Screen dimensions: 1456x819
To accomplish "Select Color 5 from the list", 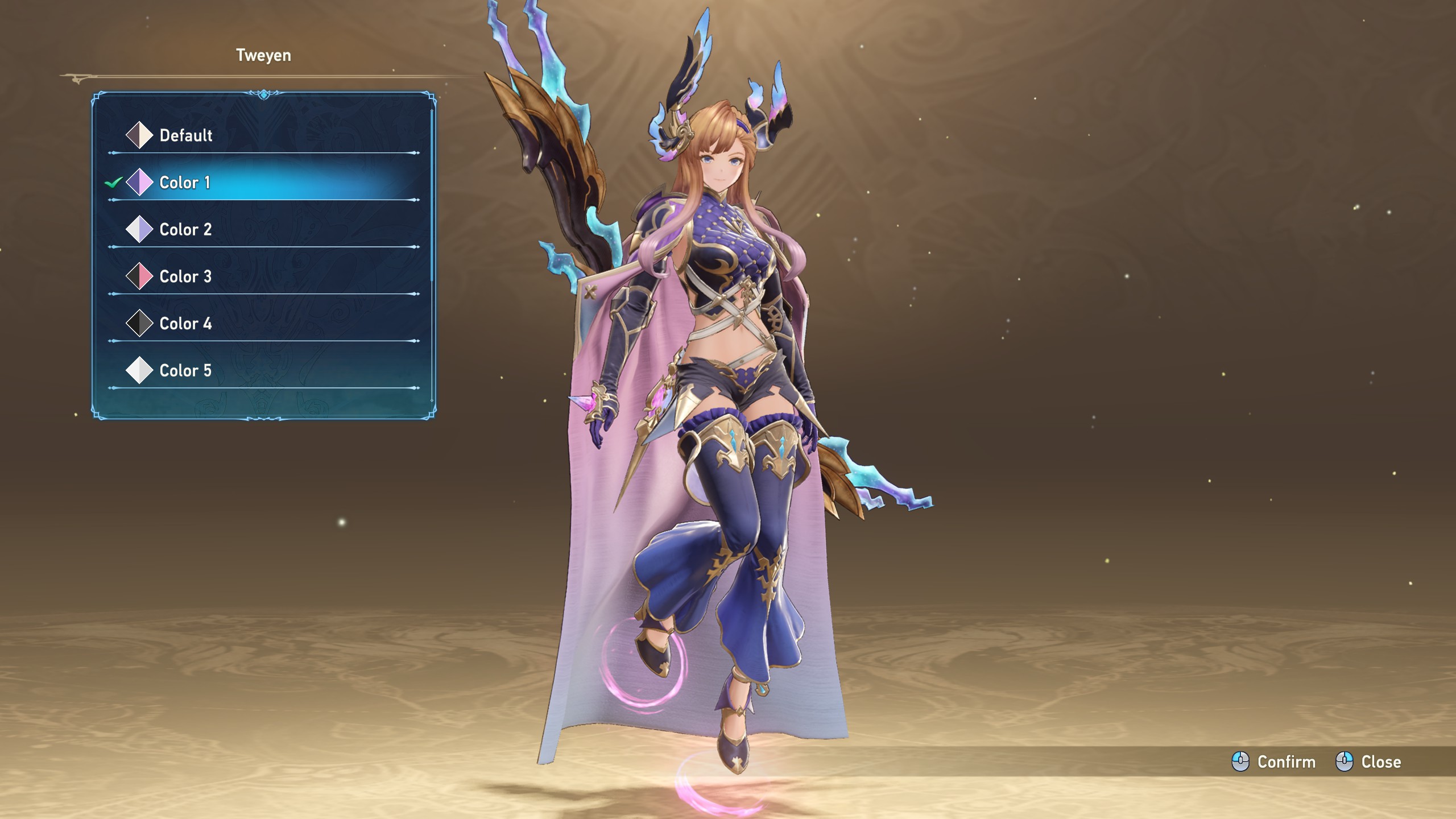I will 185,371.
